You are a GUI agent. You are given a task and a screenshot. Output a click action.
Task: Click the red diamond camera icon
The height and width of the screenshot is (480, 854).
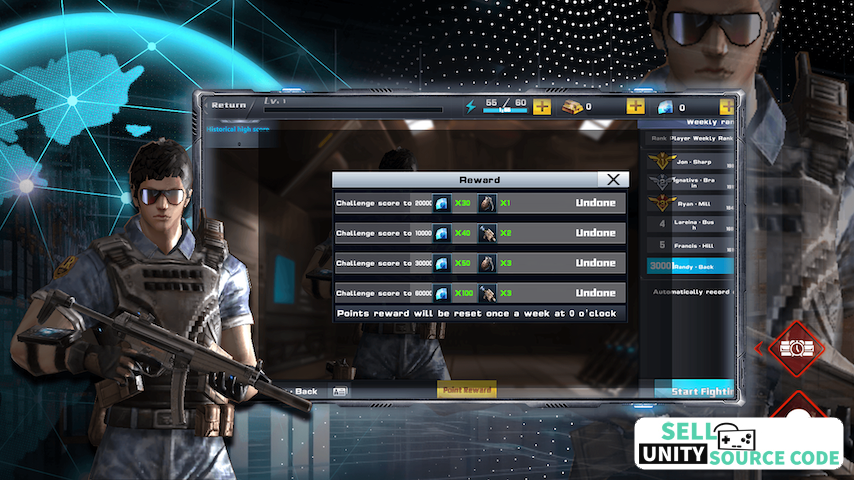[796, 349]
